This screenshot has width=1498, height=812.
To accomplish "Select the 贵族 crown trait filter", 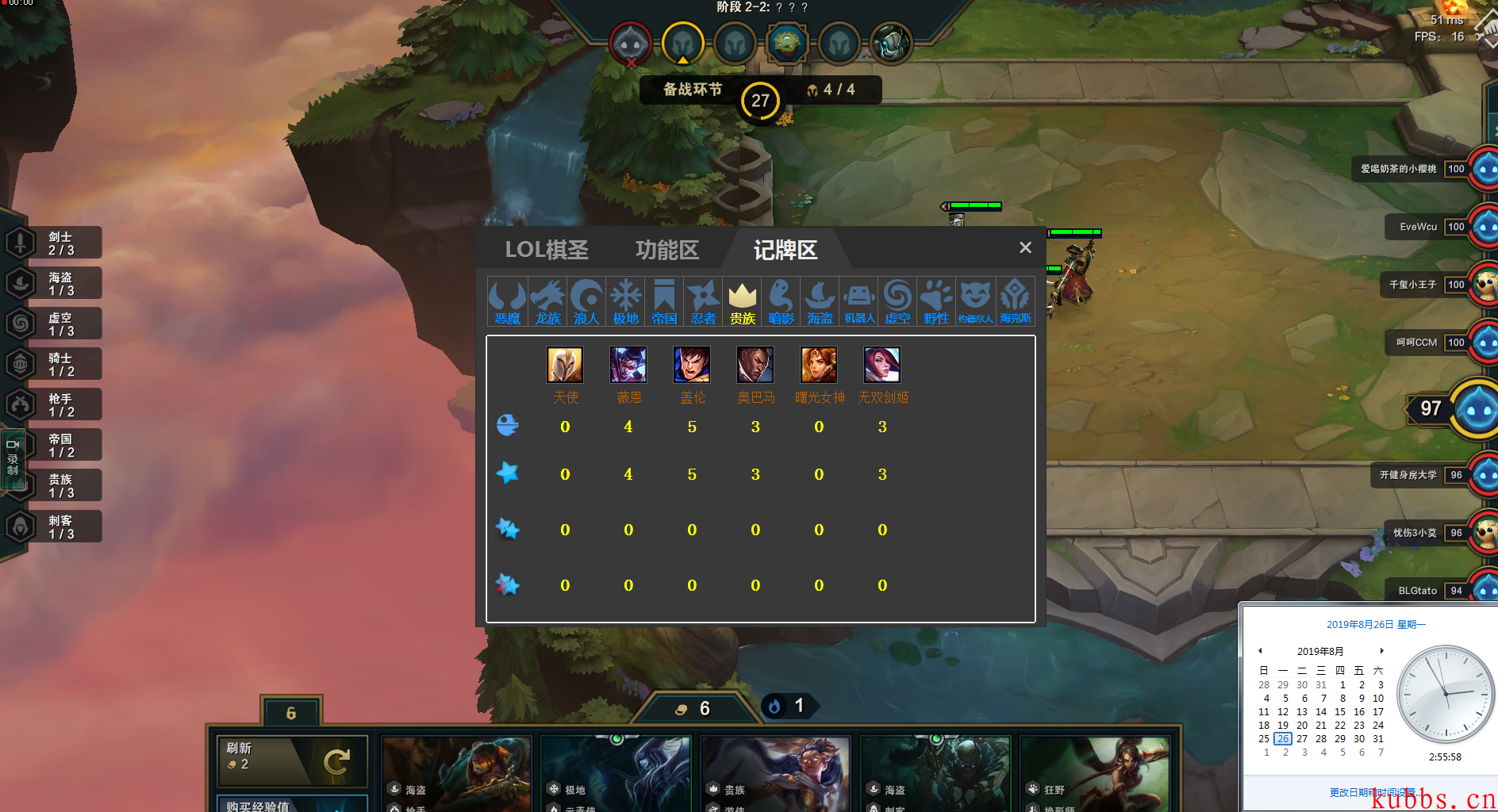I will tap(742, 302).
